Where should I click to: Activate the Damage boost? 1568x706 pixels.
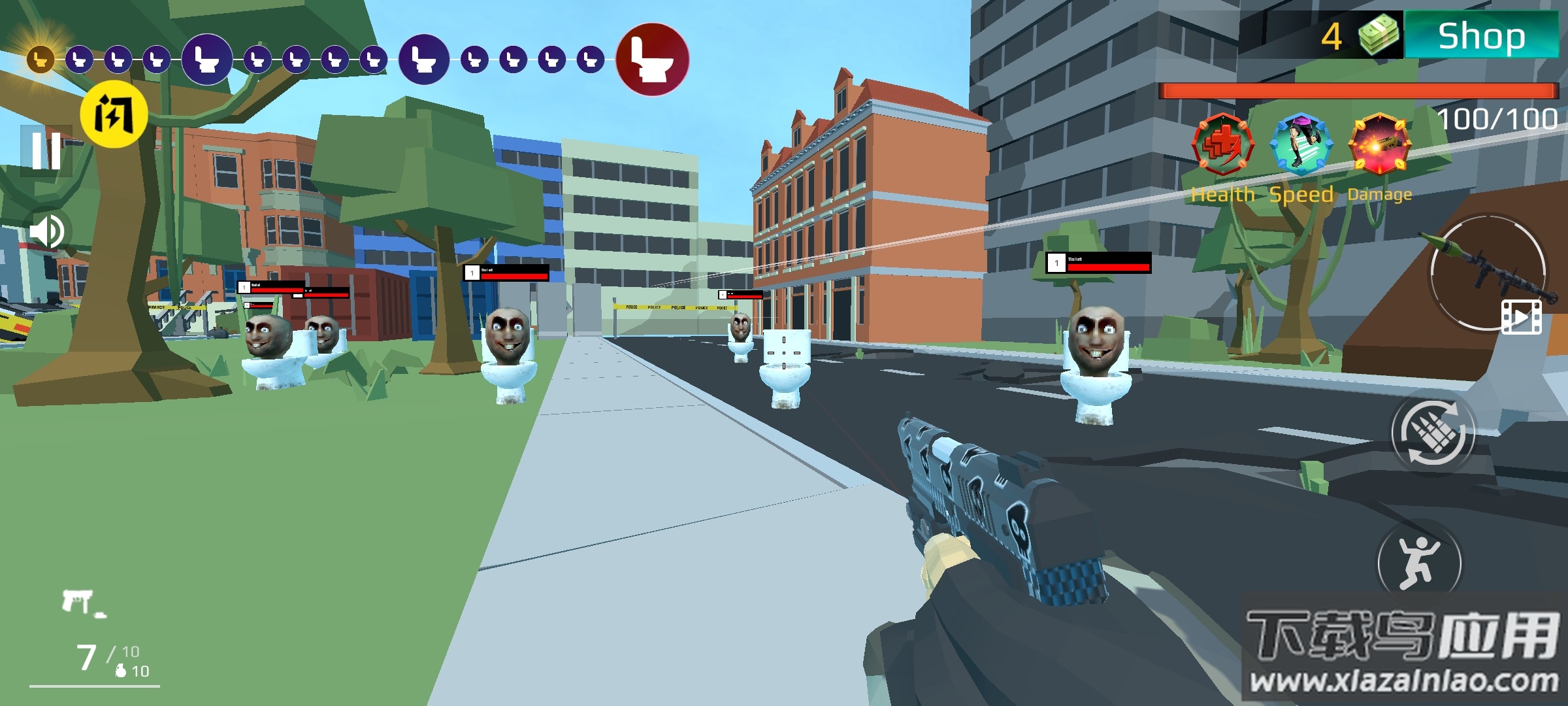1379,145
